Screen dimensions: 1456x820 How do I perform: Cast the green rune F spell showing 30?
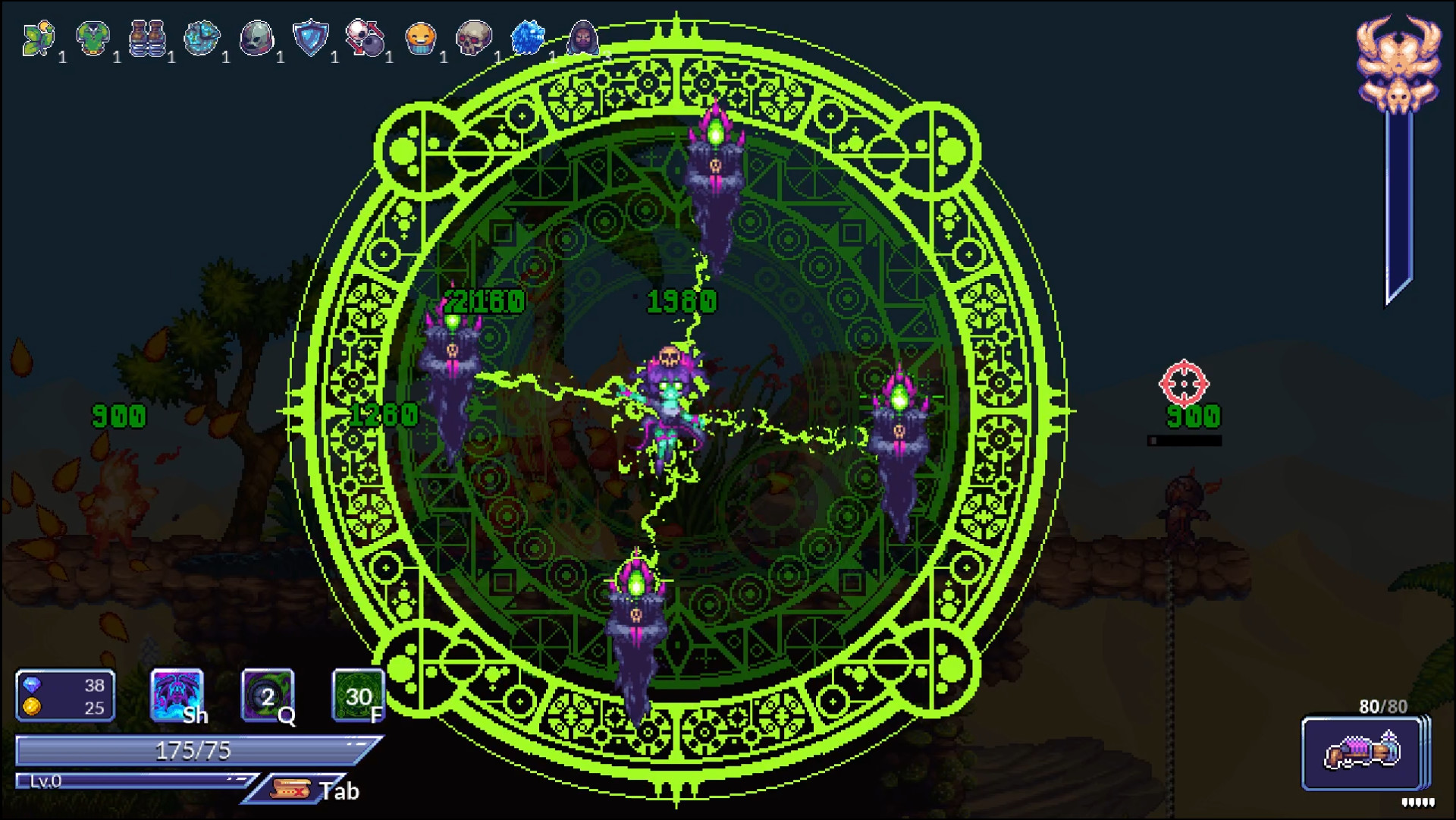(x=356, y=694)
